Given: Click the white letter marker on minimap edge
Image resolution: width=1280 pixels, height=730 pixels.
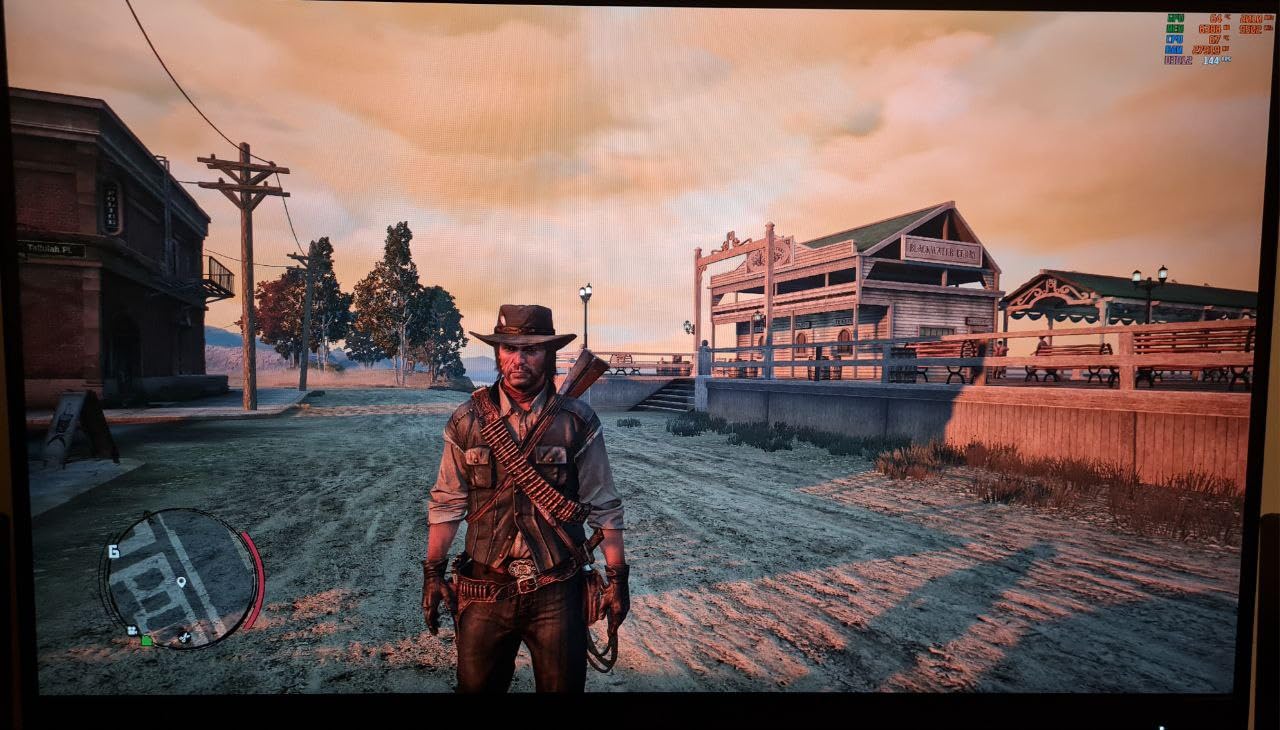Looking at the screenshot, I should 114,551.
